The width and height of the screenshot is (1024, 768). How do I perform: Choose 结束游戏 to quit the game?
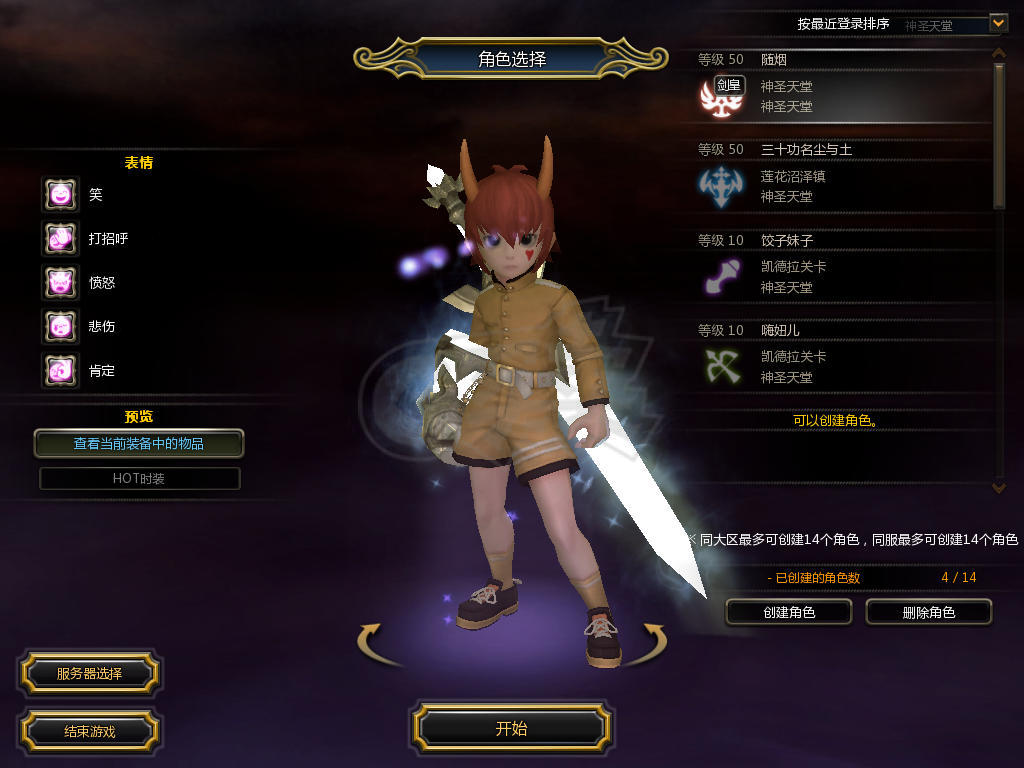pyautogui.click(x=89, y=731)
